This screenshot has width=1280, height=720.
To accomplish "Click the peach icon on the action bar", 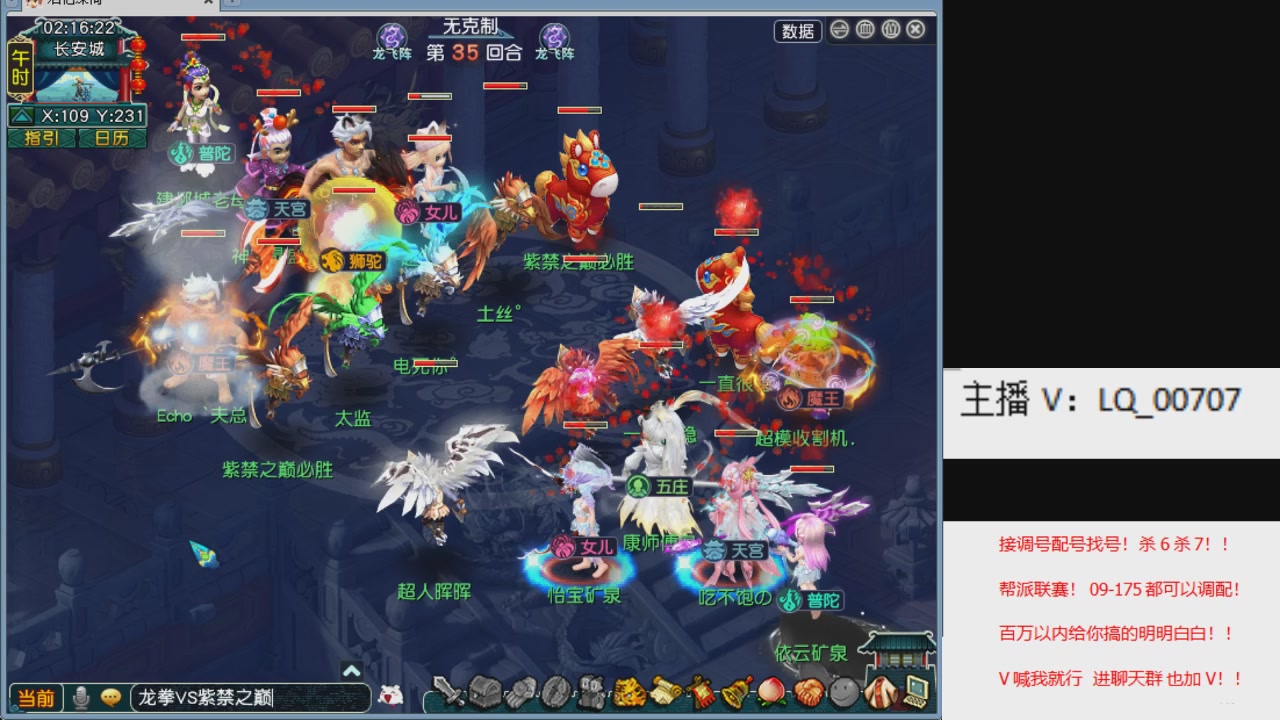I will [x=769, y=692].
